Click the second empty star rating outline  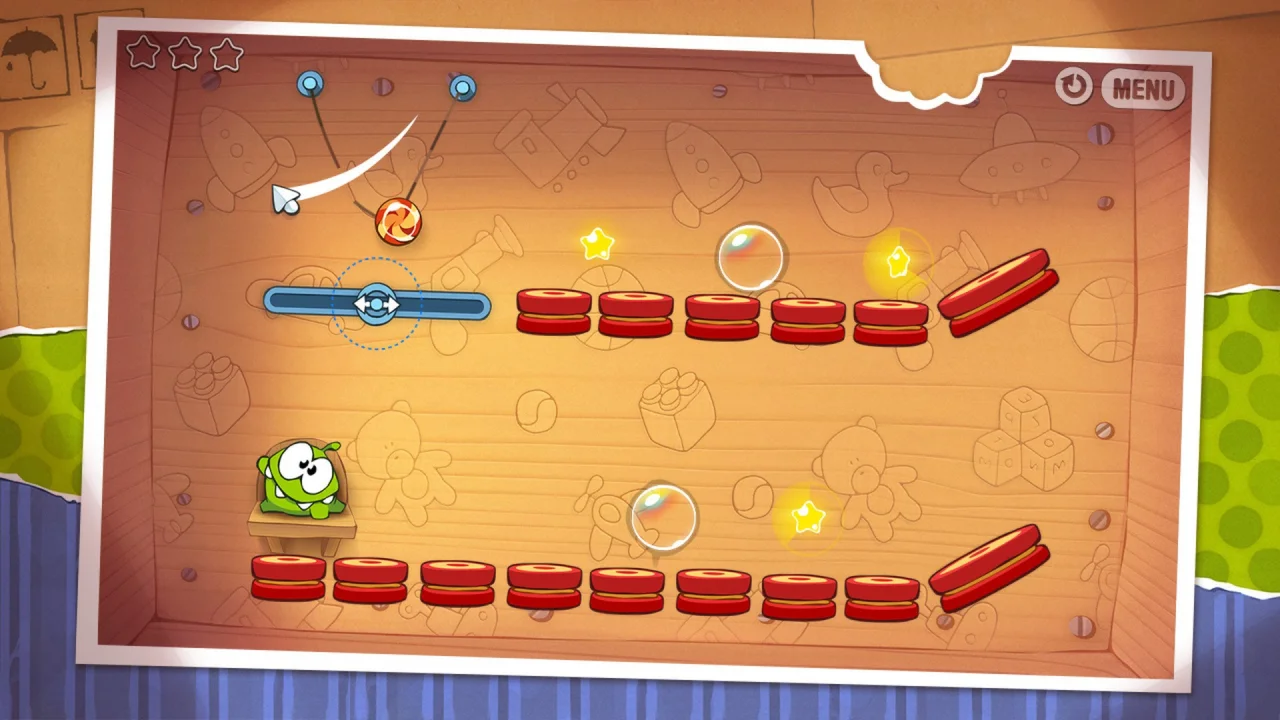[184, 55]
